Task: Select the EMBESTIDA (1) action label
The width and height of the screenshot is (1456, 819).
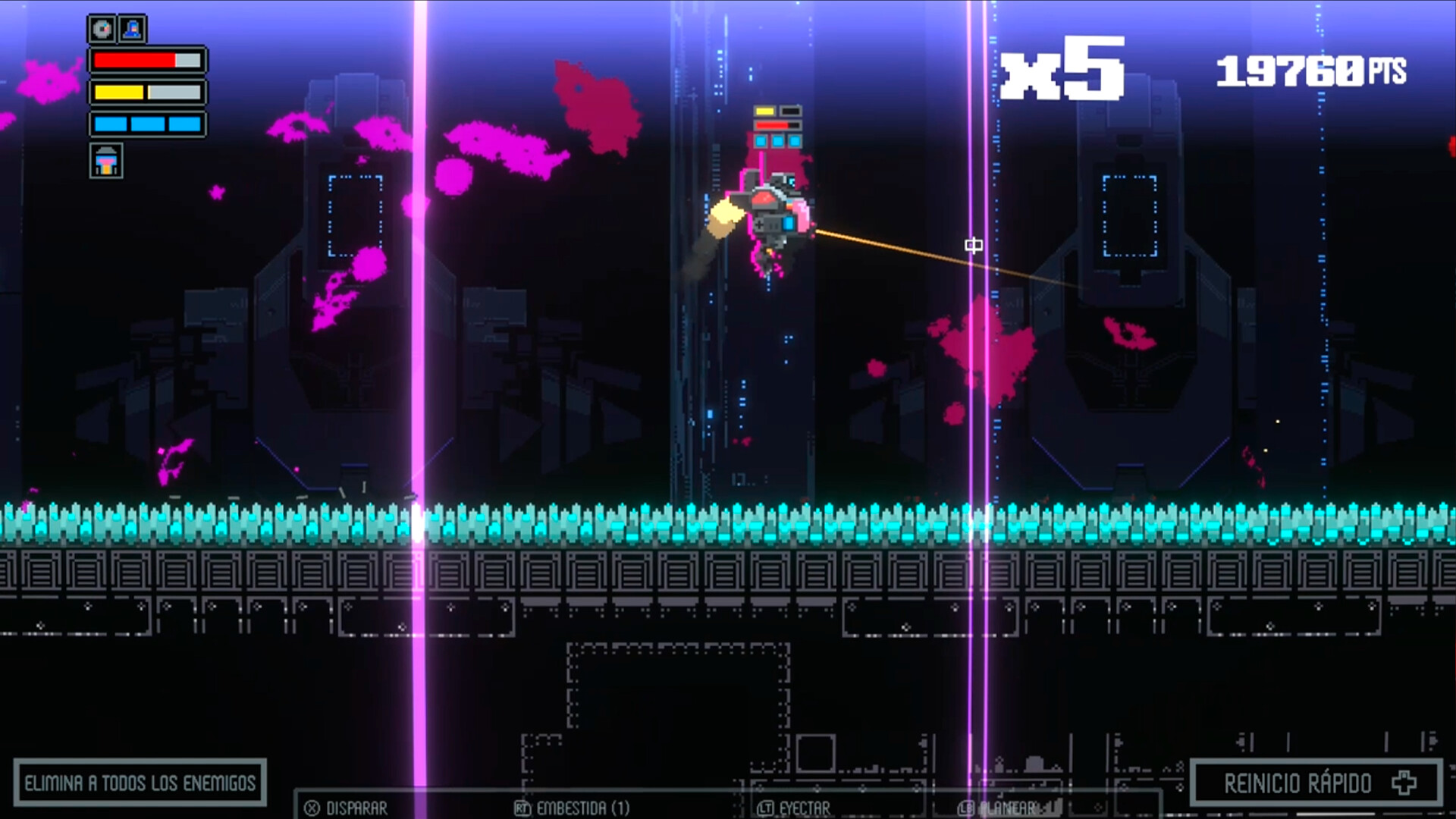Action: (x=584, y=807)
